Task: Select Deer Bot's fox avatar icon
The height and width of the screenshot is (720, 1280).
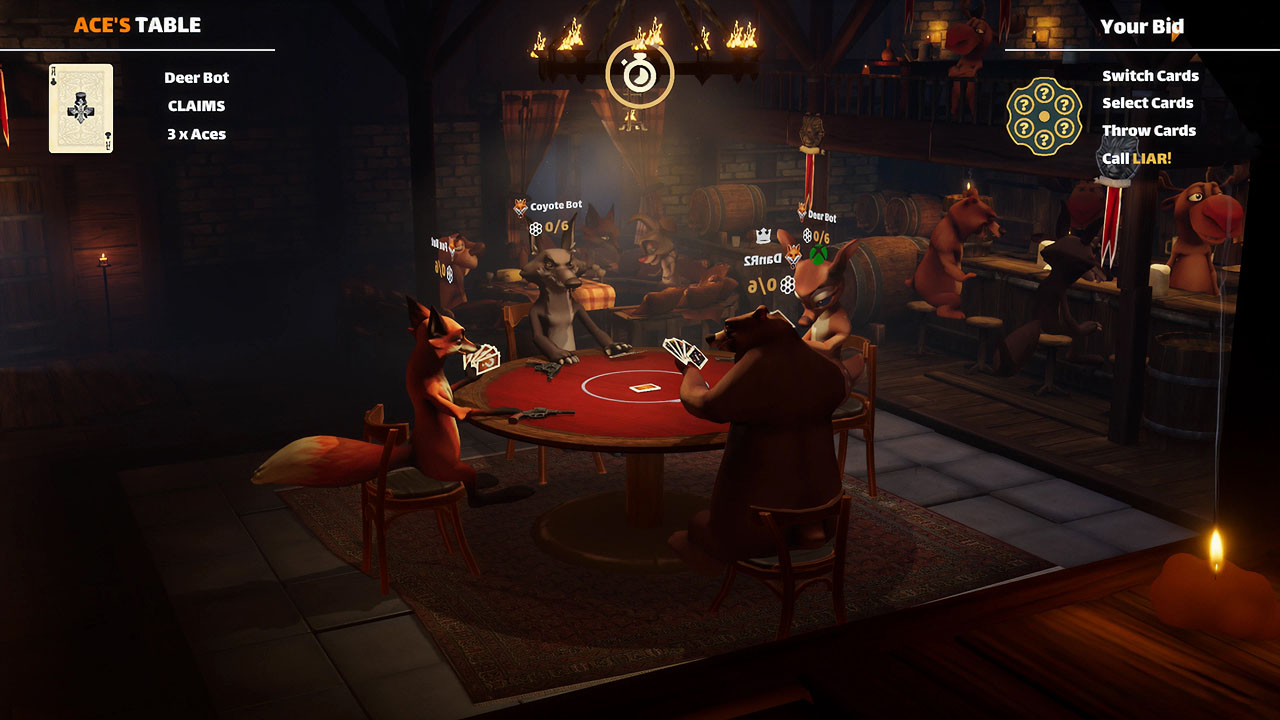Action: point(801,212)
